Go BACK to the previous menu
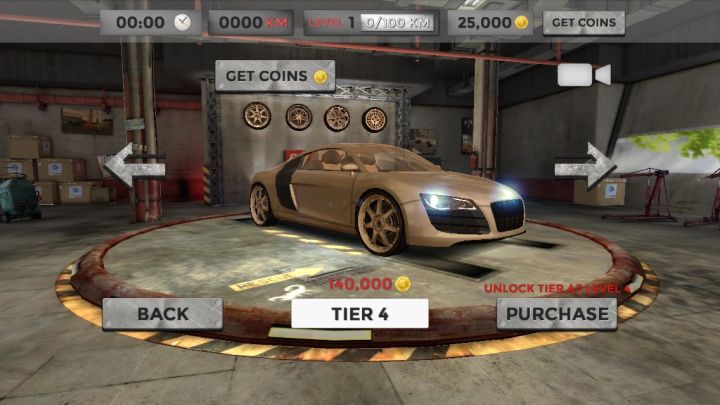The height and width of the screenshot is (405, 720). click(x=162, y=313)
